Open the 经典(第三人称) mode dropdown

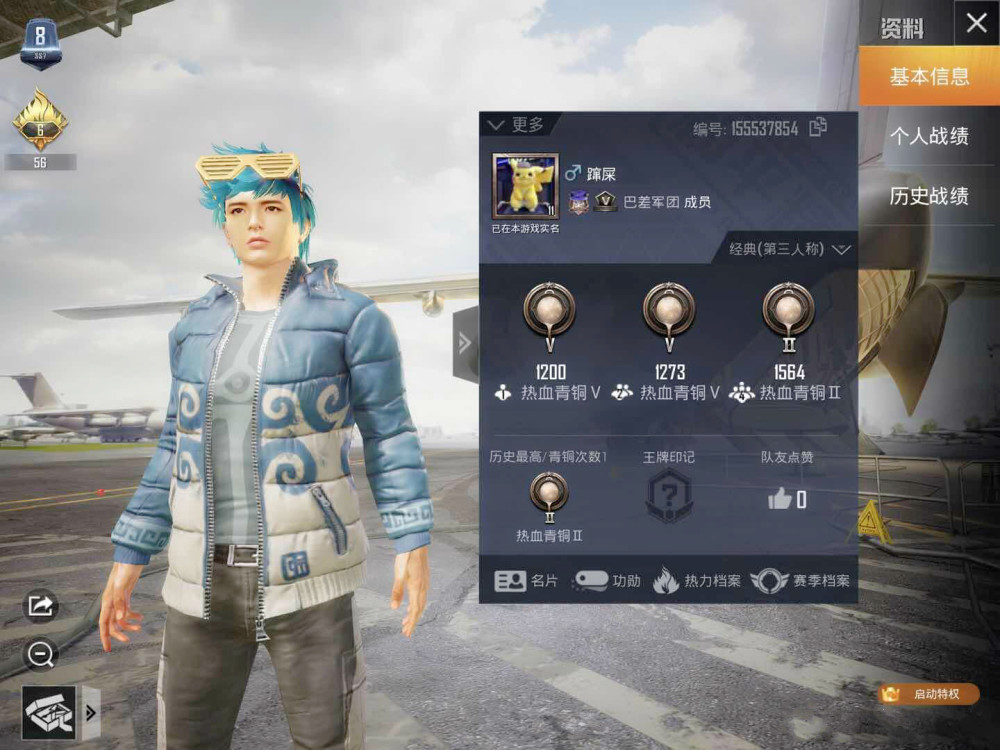(x=790, y=249)
